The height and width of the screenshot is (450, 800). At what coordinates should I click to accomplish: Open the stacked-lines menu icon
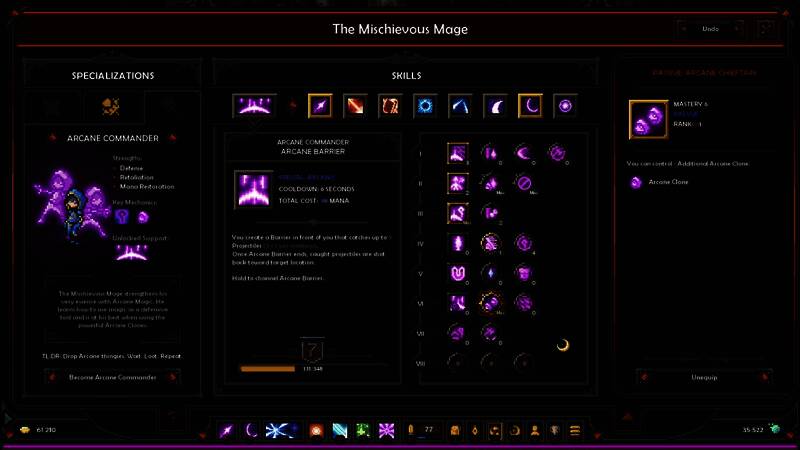tap(575, 430)
